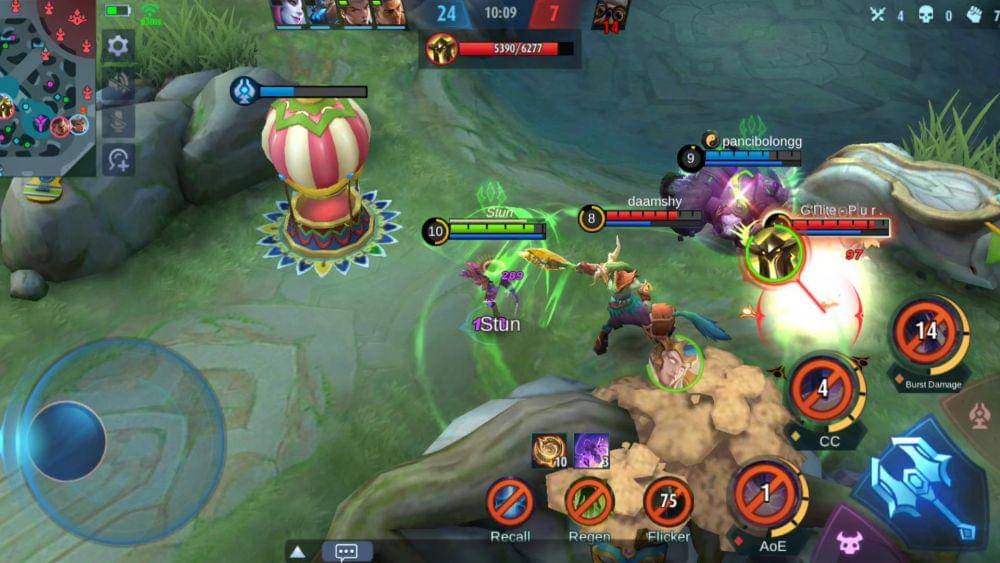Screen dimensions: 1000x563
Task: Tap the minimap
Action: pos(47,88)
